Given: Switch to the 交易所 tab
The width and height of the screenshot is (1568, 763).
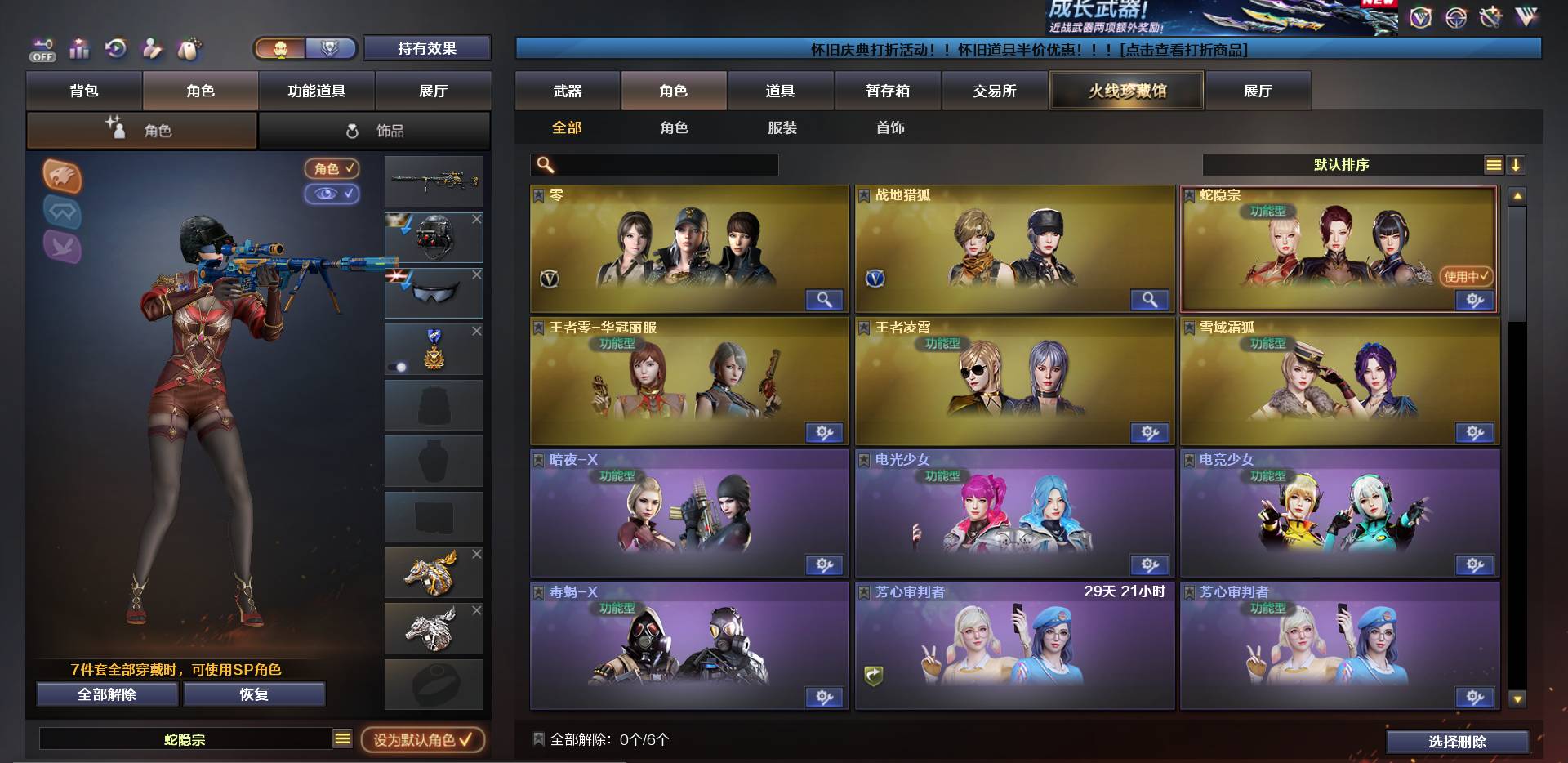Looking at the screenshot, I should (x=995, y=91).
